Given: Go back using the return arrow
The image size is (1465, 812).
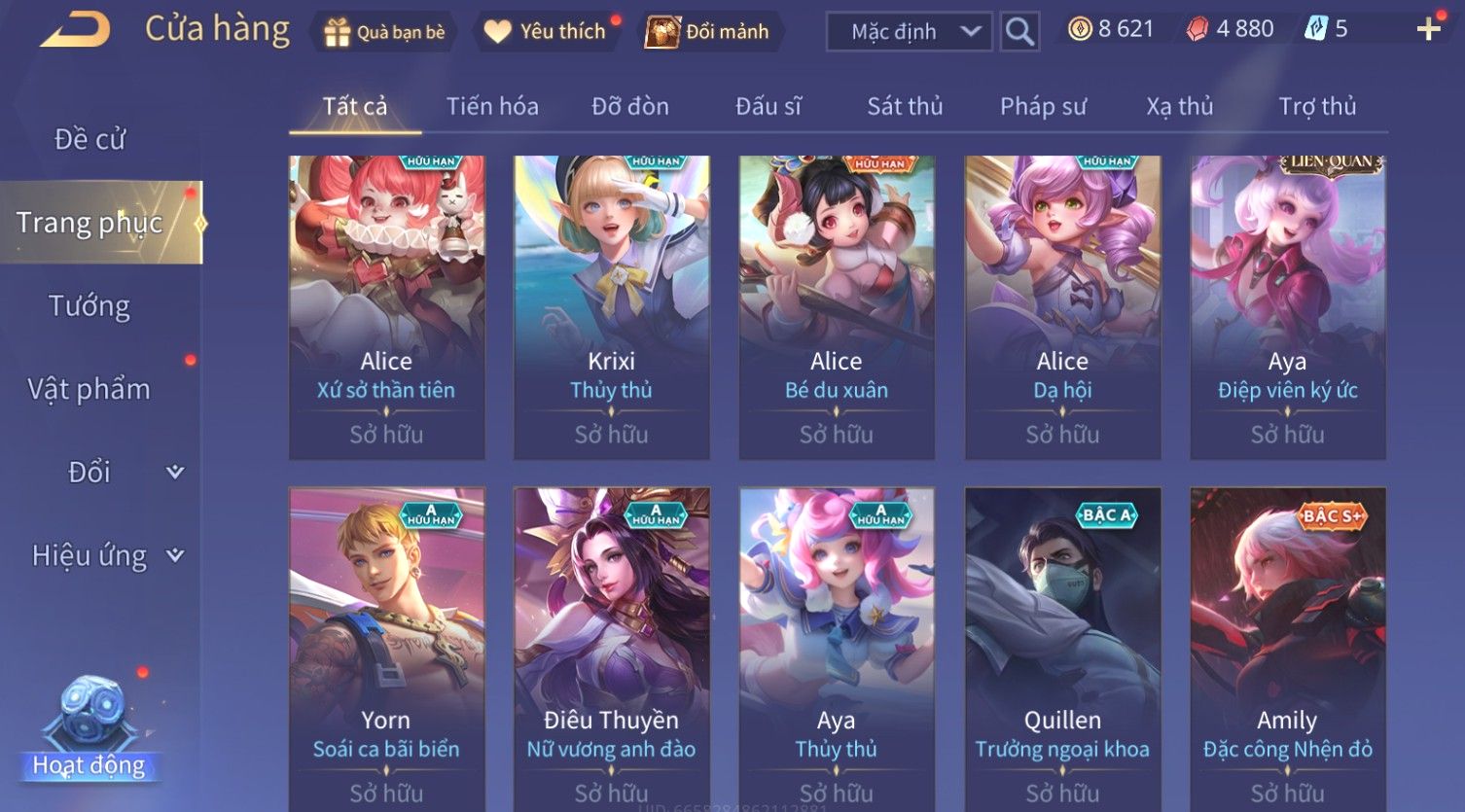Looking at the screenshot, I should [x=76, y=30].
